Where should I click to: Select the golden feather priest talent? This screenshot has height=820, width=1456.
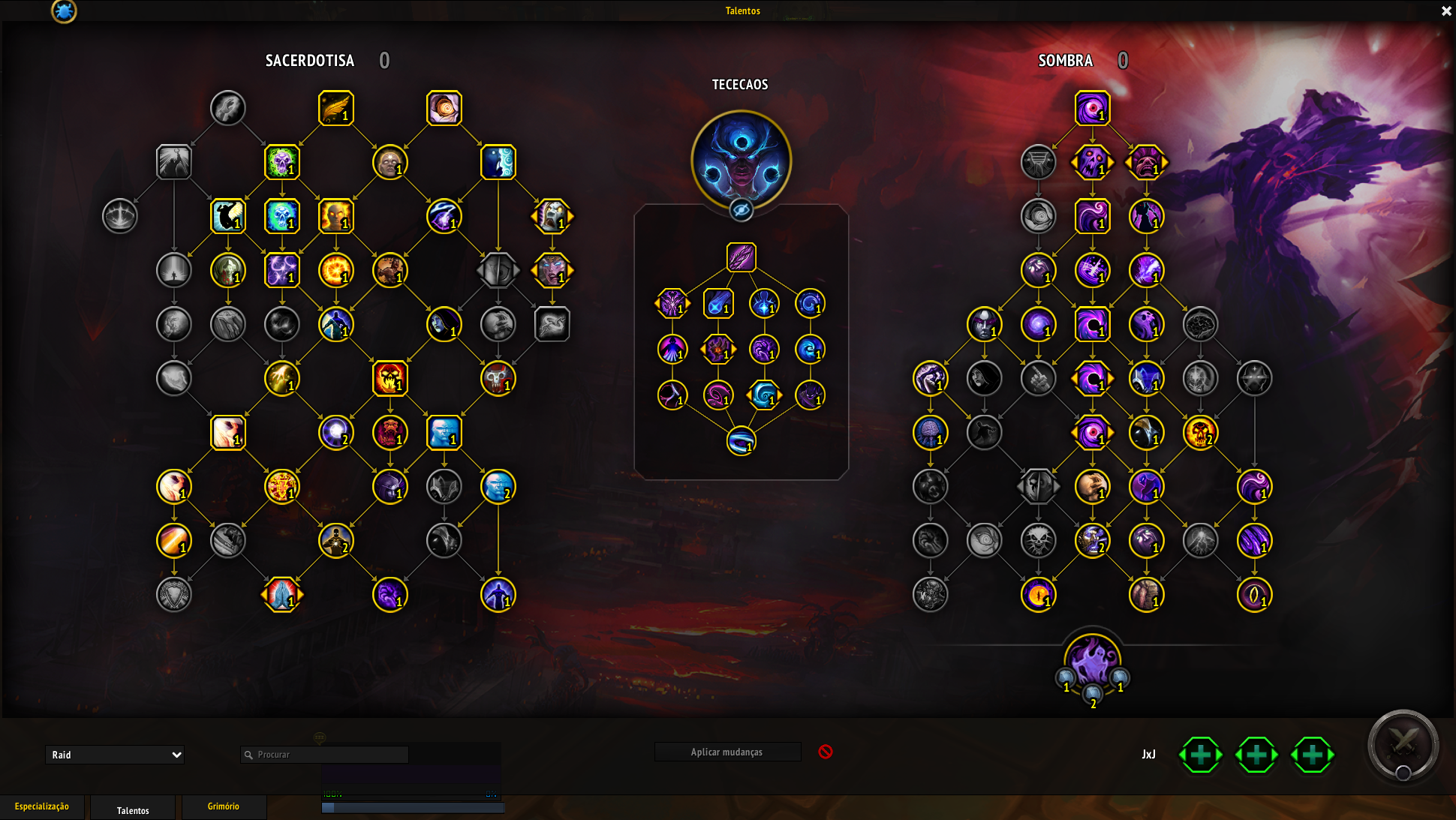[x=335, y=108]
